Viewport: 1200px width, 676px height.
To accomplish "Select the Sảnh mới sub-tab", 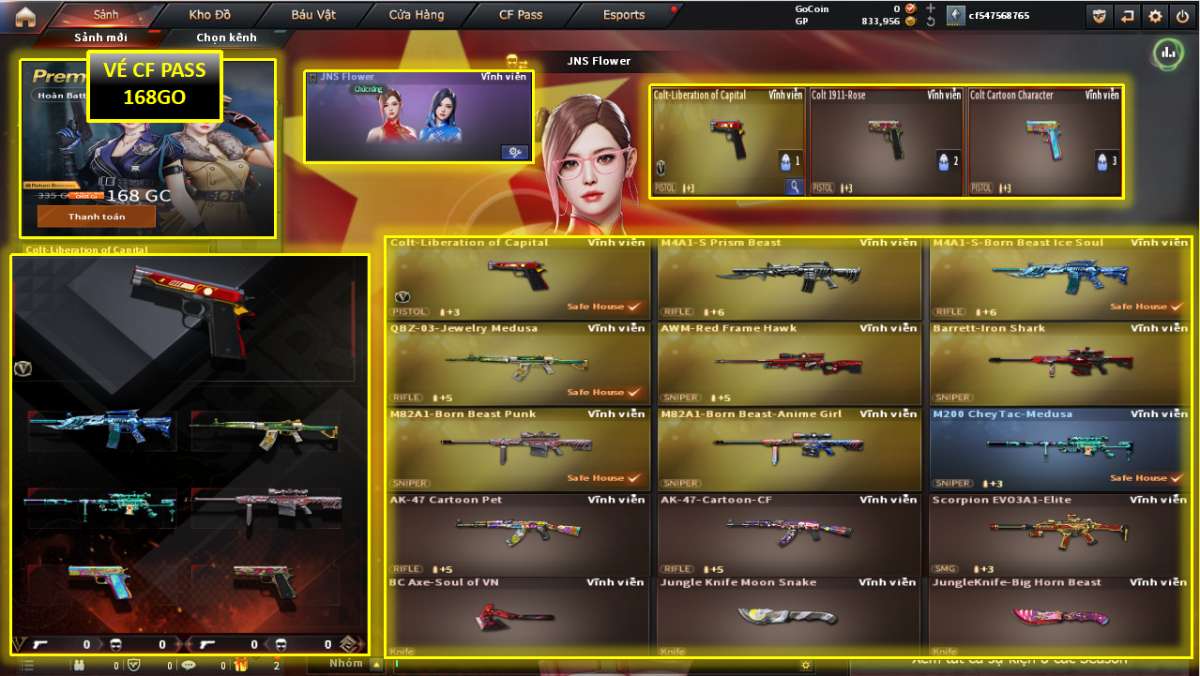I will pos(100,37).
